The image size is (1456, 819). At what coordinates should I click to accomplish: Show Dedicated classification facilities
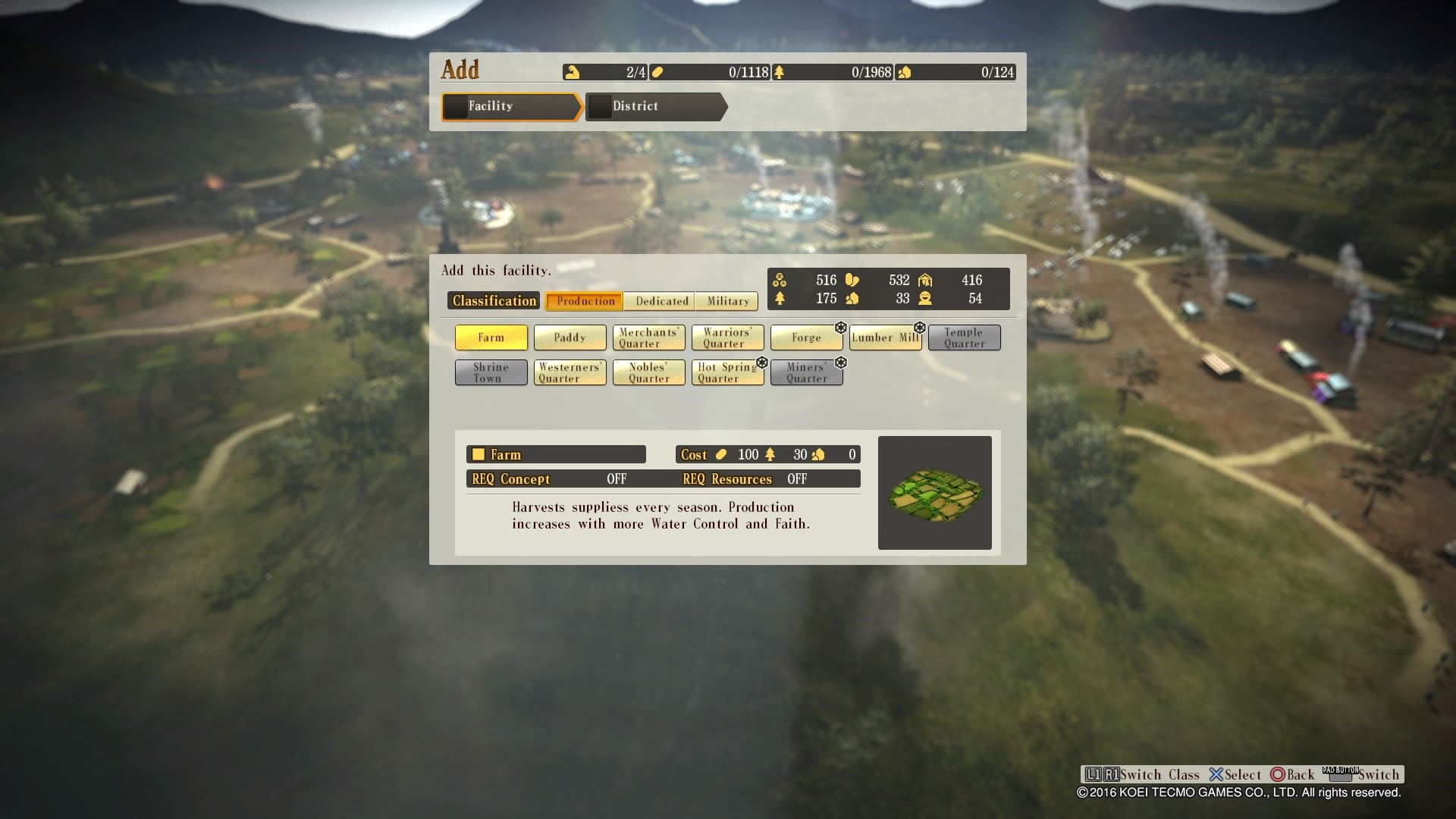661,301
